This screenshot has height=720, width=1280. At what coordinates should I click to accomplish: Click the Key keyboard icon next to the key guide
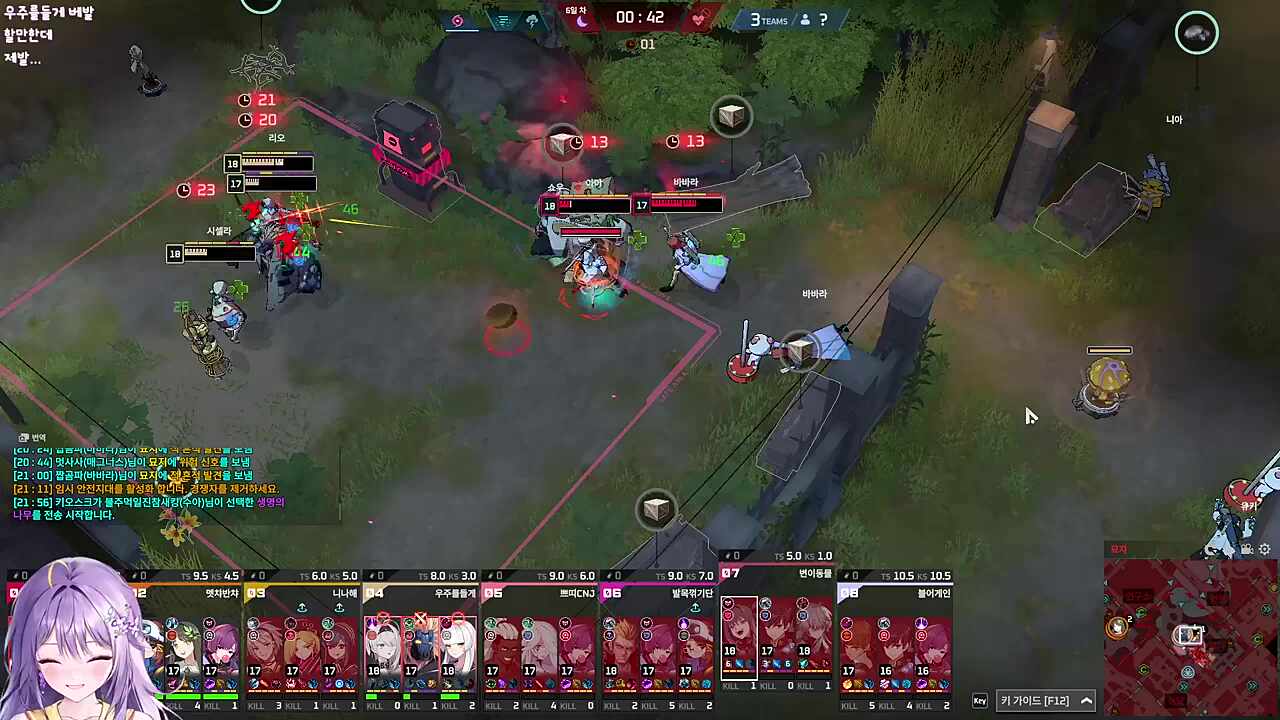pos(980,700)
